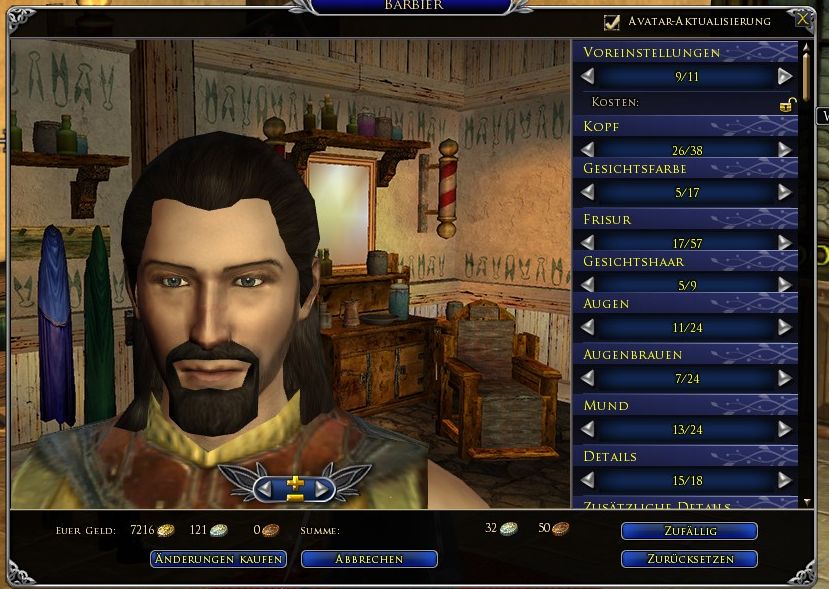
Task: Choose next Kopf option
Action: [x=785, y=149]
